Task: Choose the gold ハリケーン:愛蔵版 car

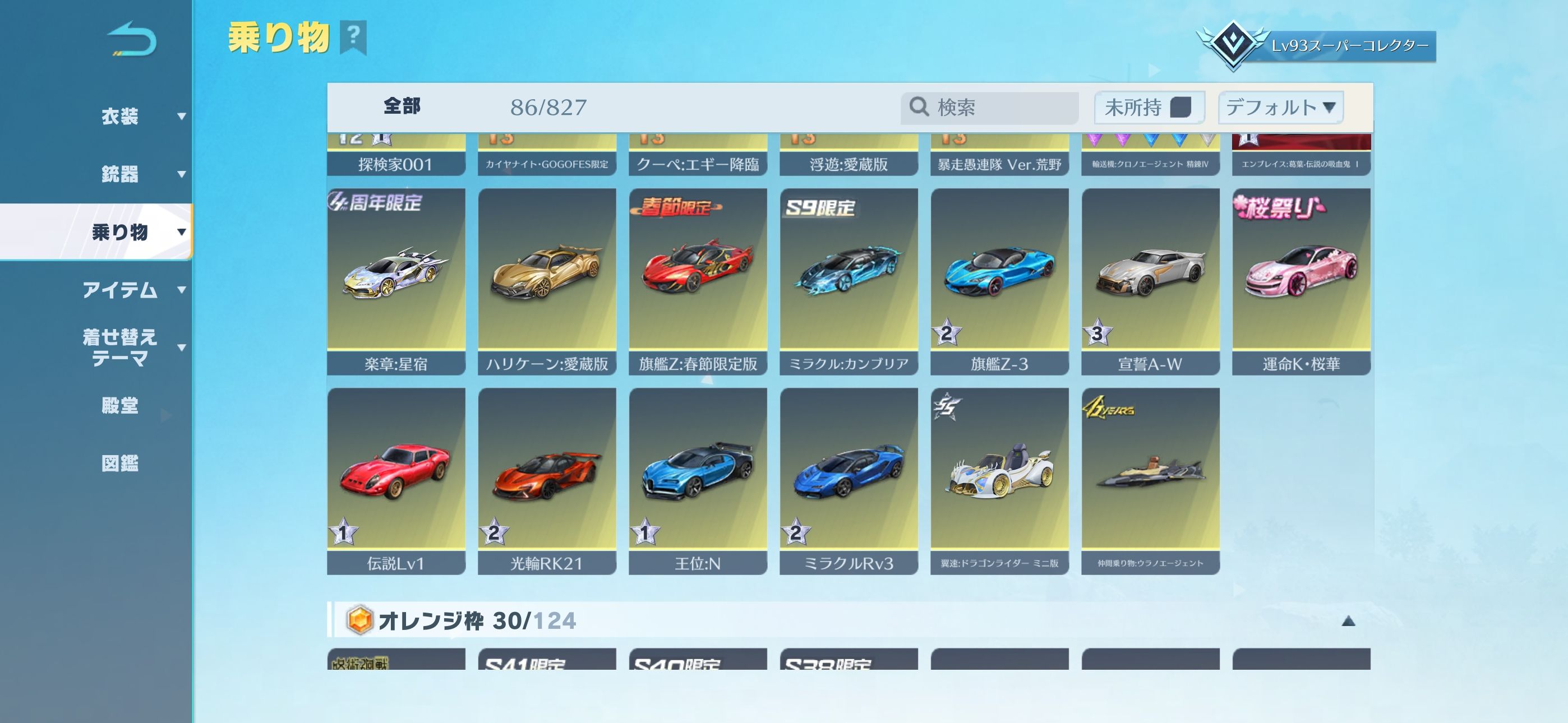Action: pyautogui.click(x=547, y=281)
